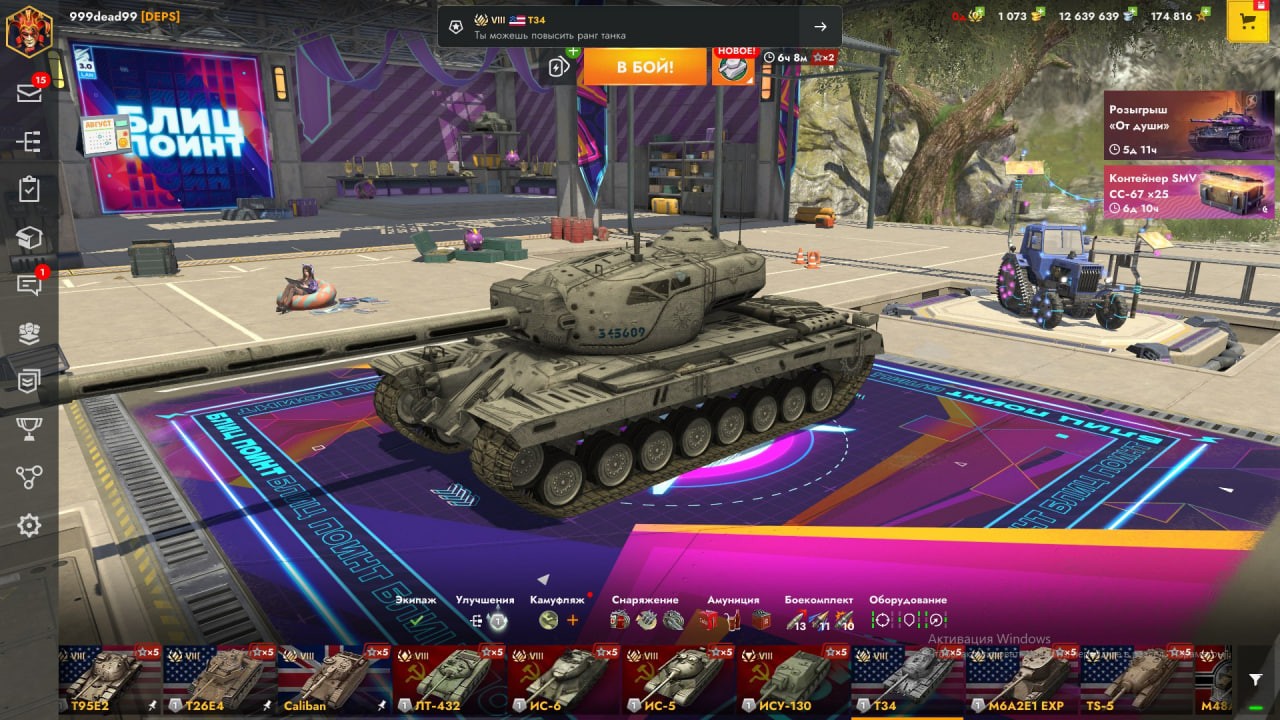Open the settings gear icon
The image size is (1280, 720).
(29, 525)
